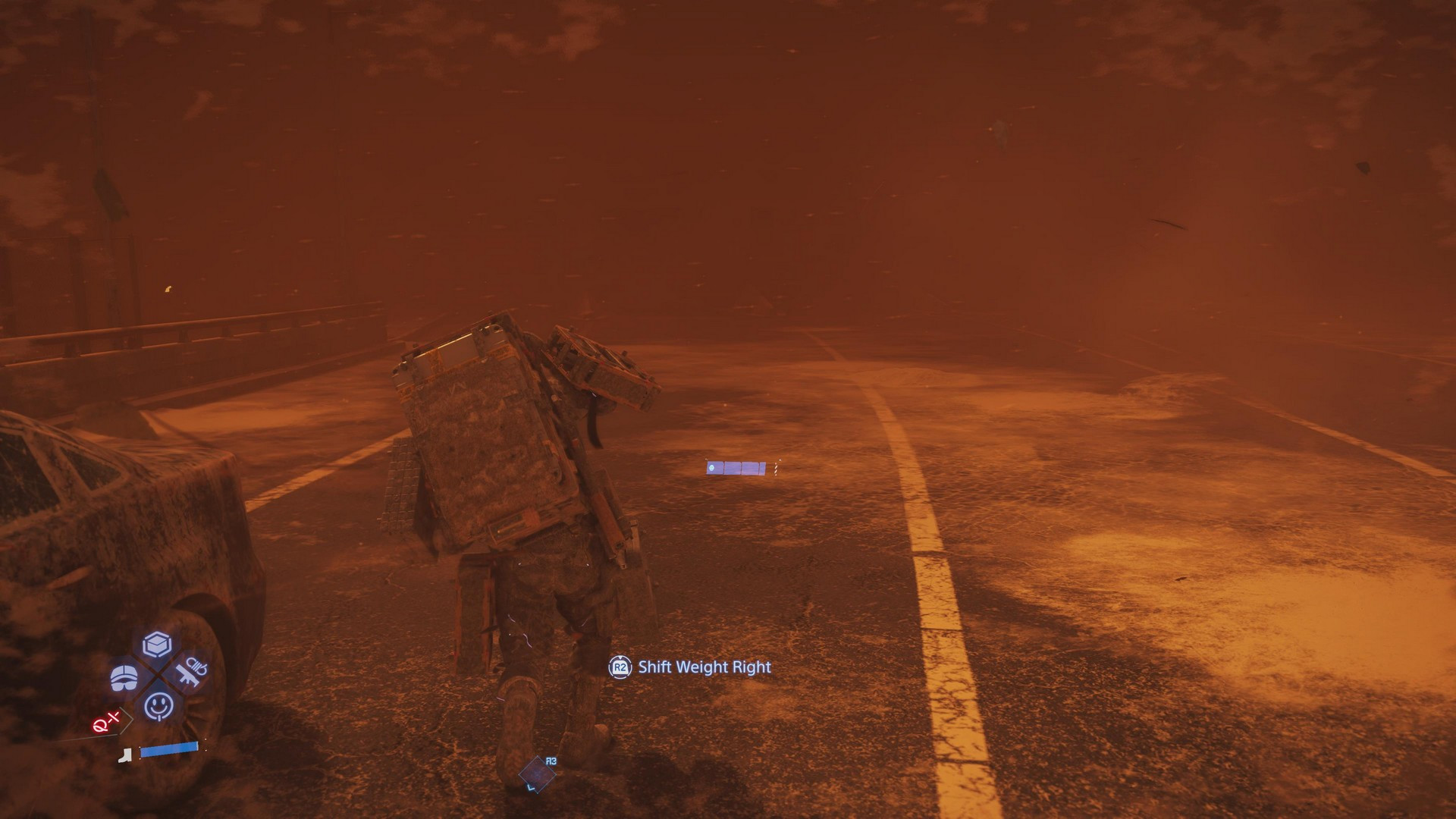
Task: Activate the smiley face icon
Action: click(x=158, y=706)
